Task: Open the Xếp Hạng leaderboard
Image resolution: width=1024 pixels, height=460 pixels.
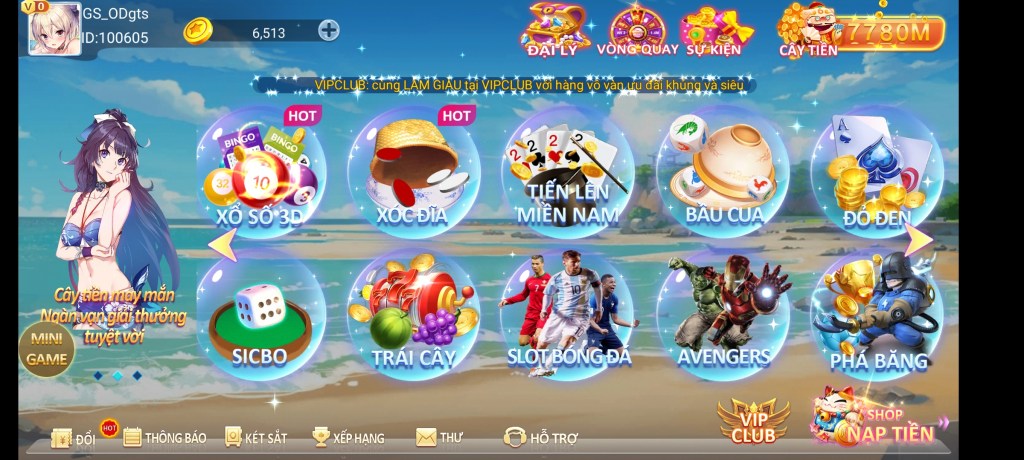Action: (x=348, y=437)
